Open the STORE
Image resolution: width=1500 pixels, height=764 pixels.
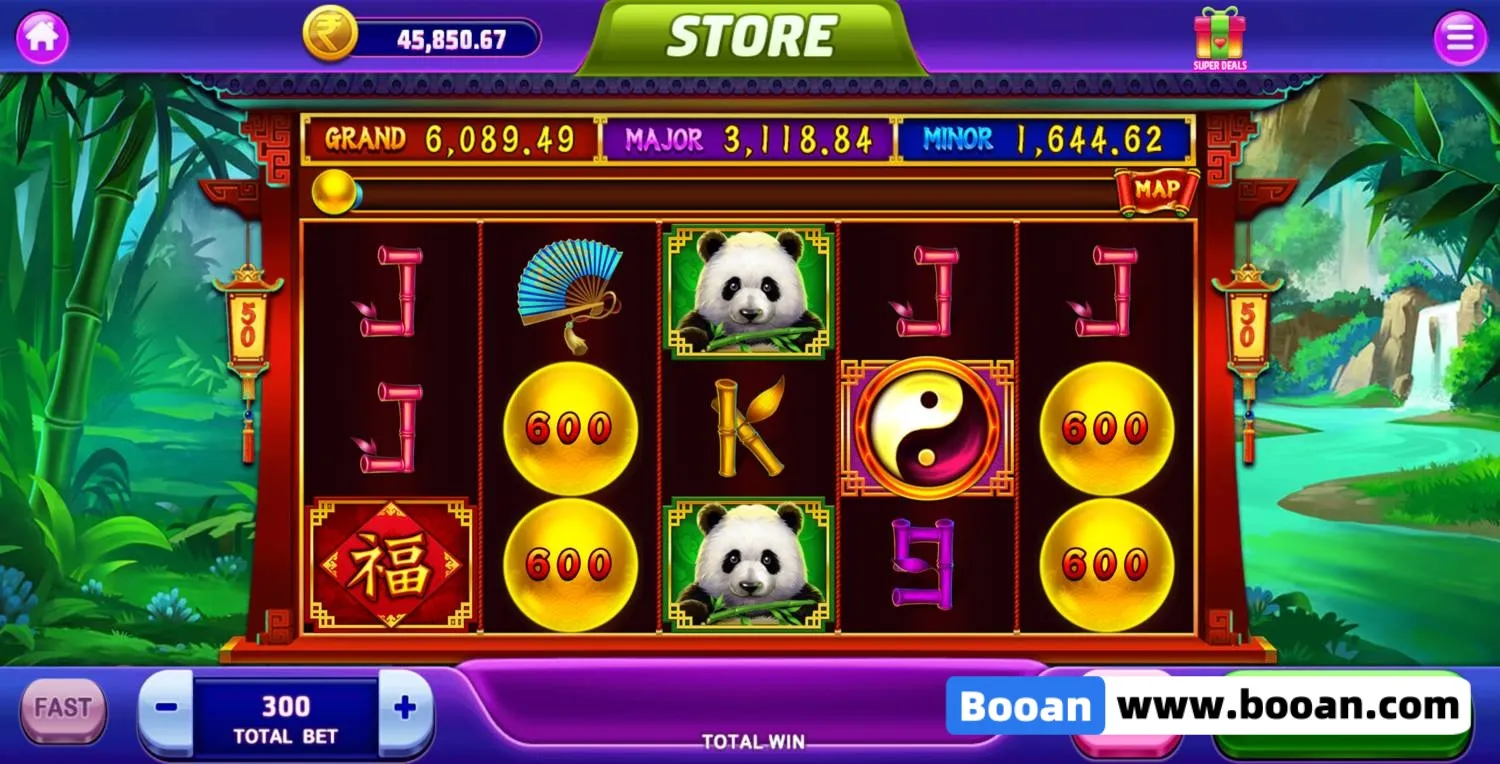(x=751, y=38)
